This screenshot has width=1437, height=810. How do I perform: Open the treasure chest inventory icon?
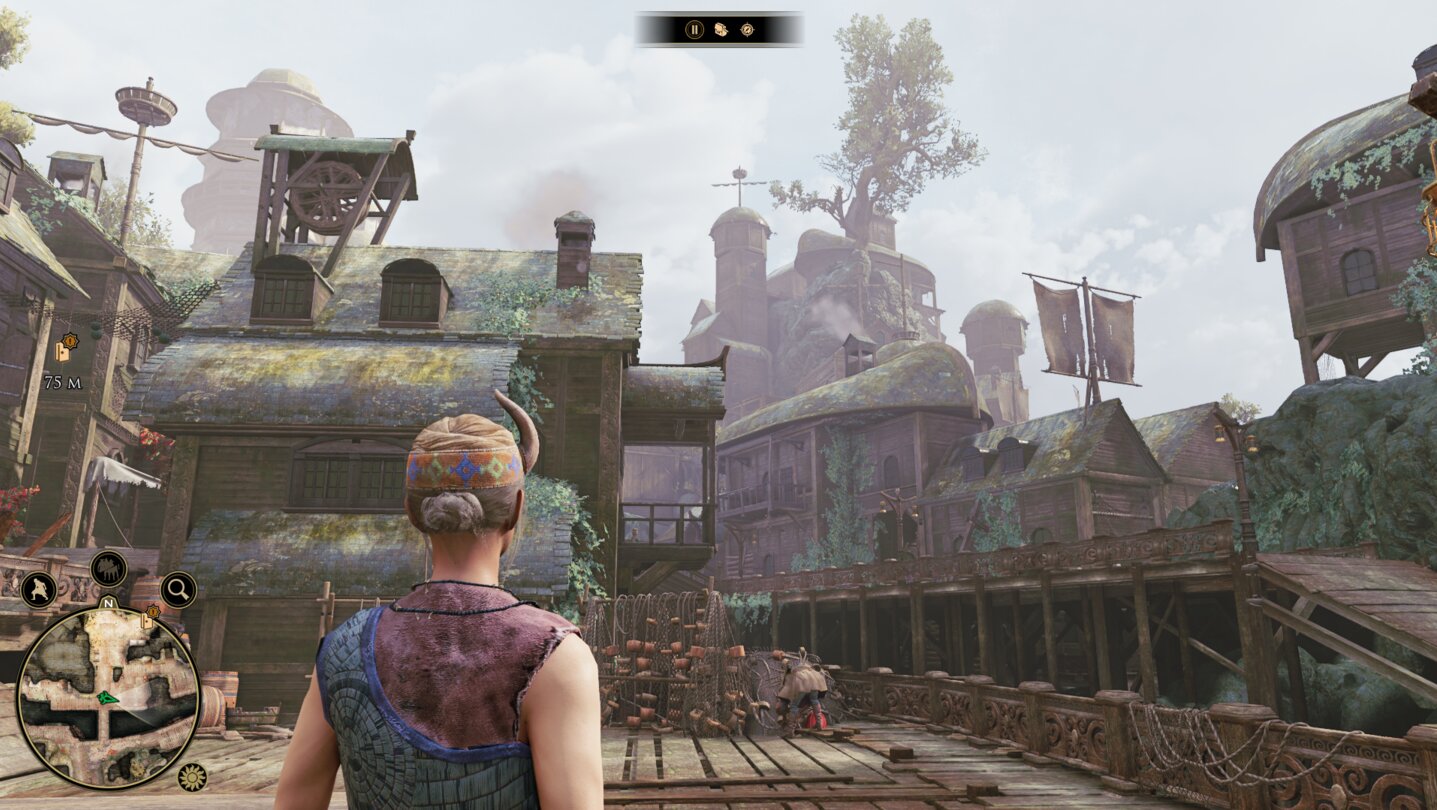click(x=720, y=30)
